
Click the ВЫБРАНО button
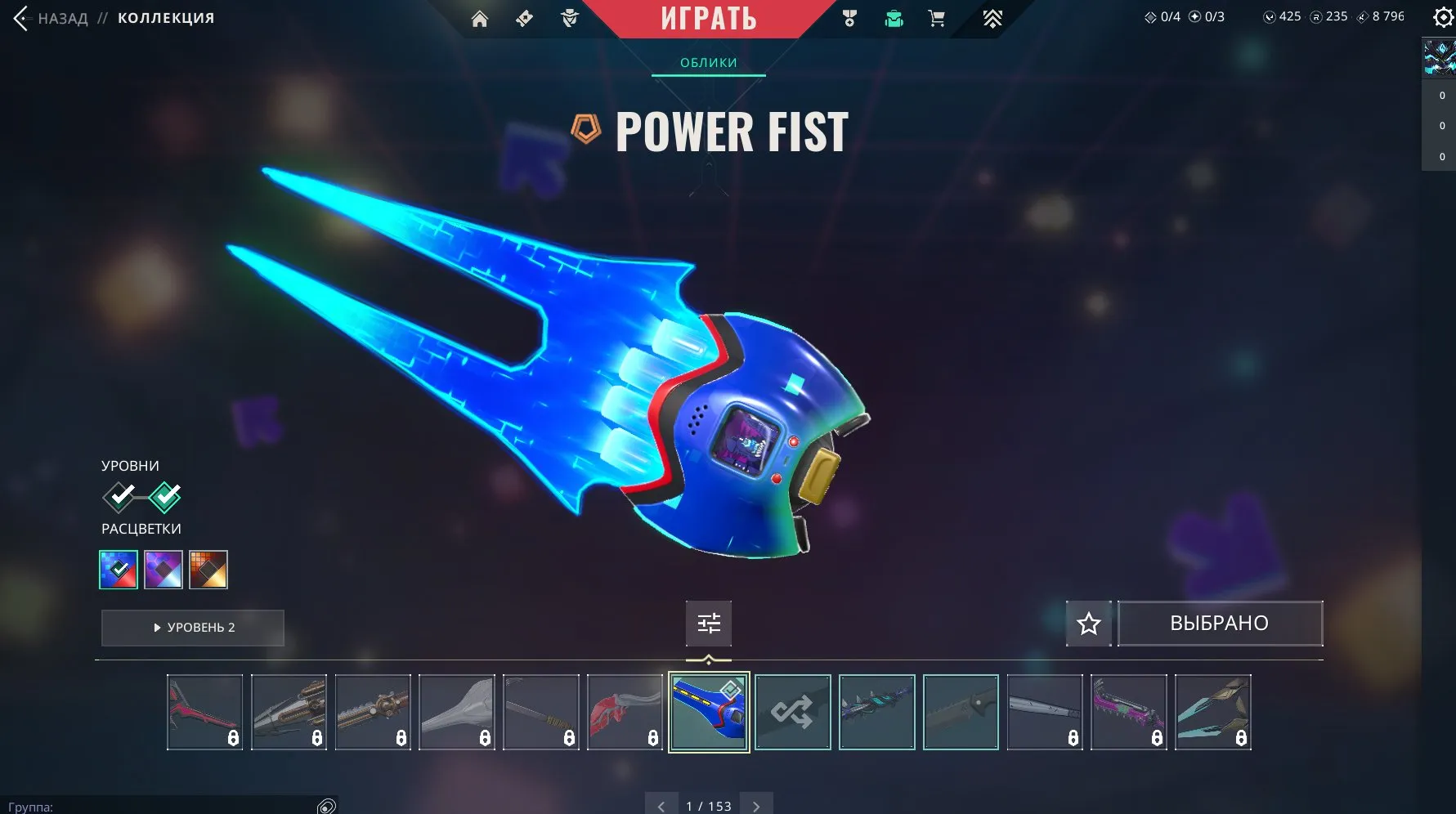coord(1220,623)
